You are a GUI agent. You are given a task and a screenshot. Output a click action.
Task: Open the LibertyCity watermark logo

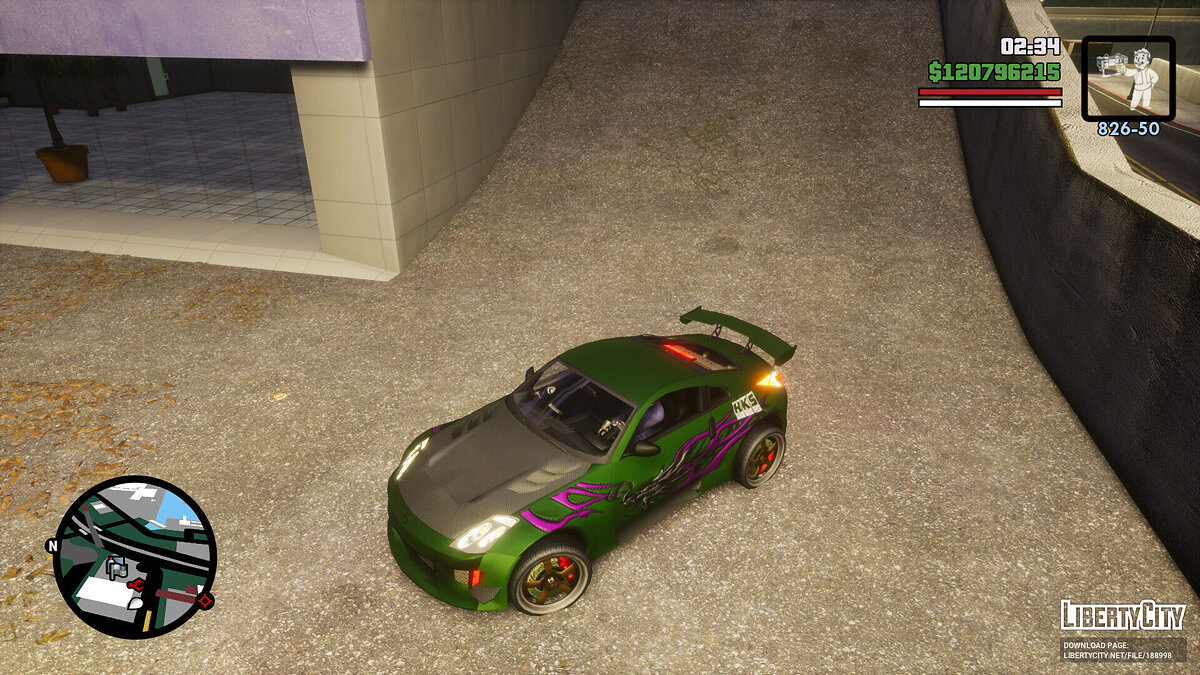1123,615
